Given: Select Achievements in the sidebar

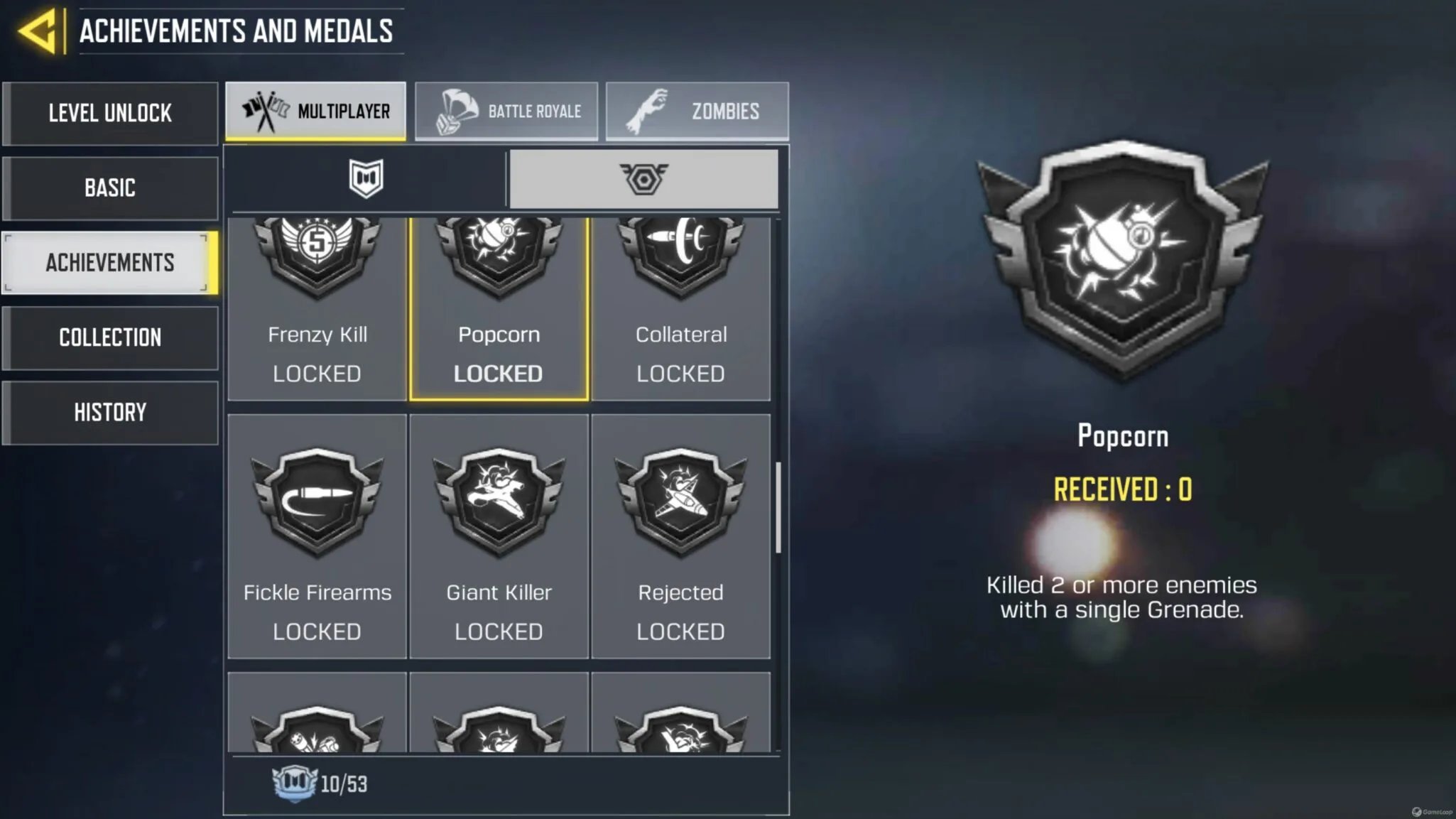Looking at the screenshot, I should (110, 262).
